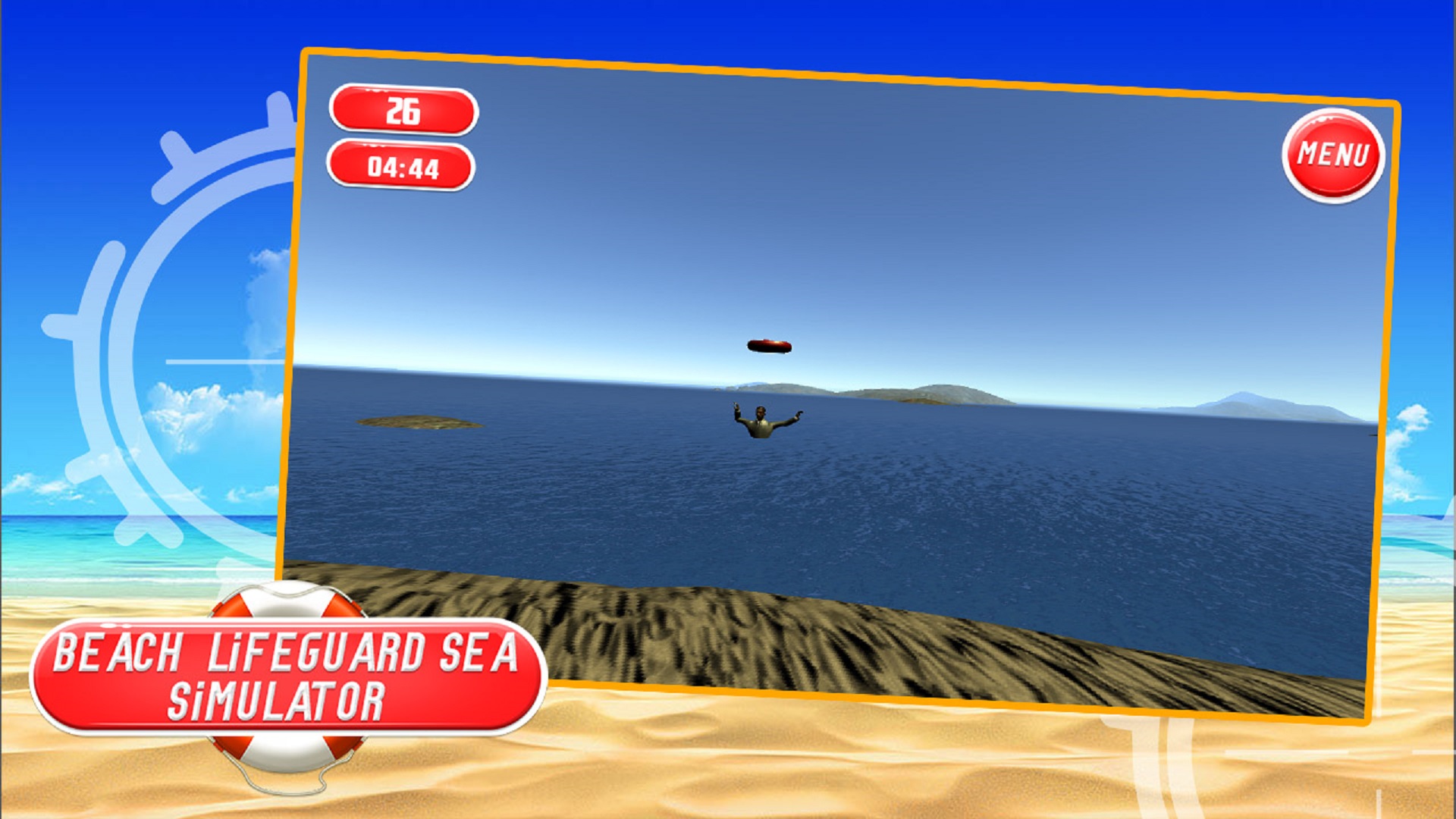Click the orange-framed game viewport

(x=834, y=379)
